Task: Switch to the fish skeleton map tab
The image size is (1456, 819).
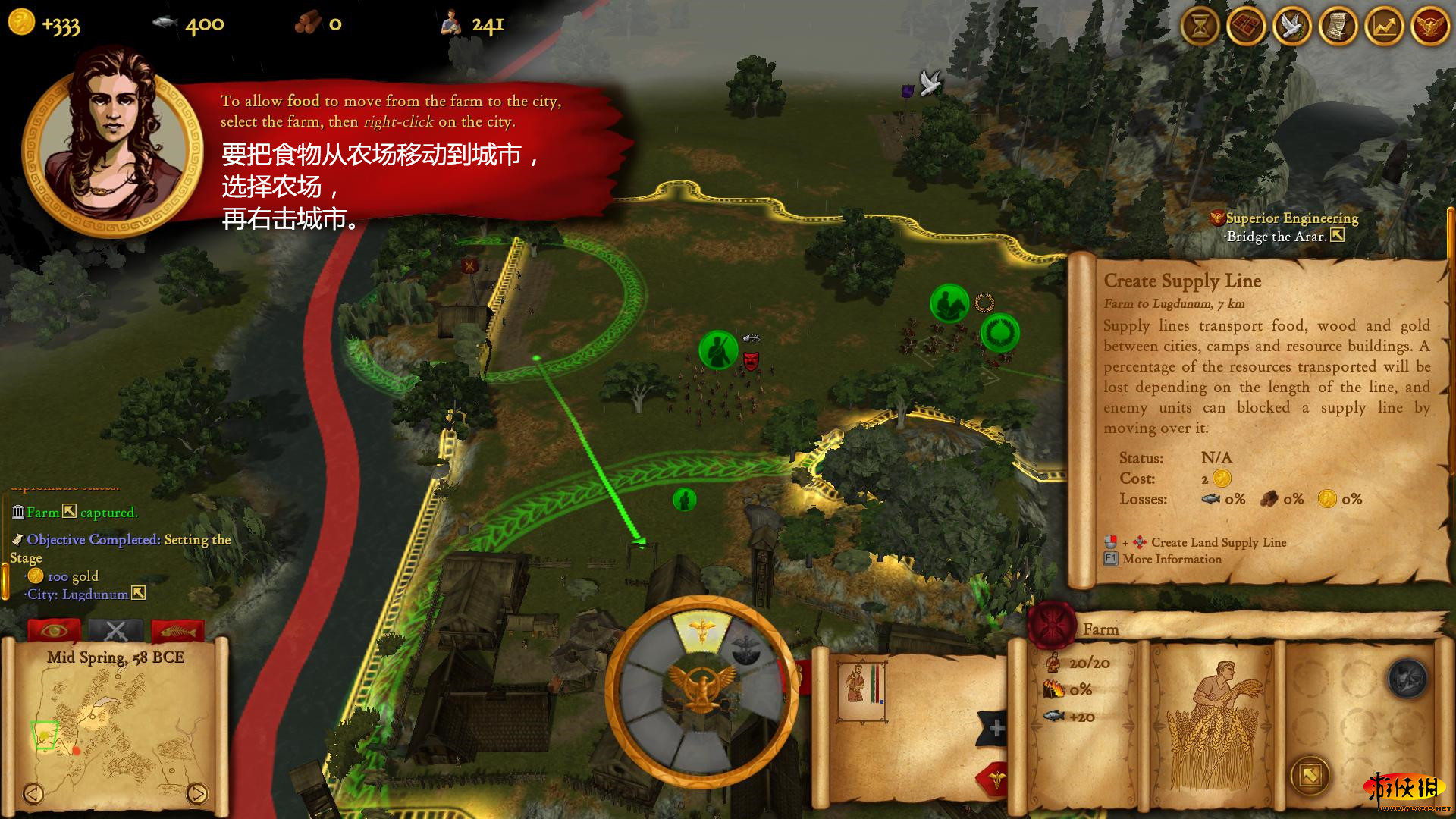Action: click(177, 630)
